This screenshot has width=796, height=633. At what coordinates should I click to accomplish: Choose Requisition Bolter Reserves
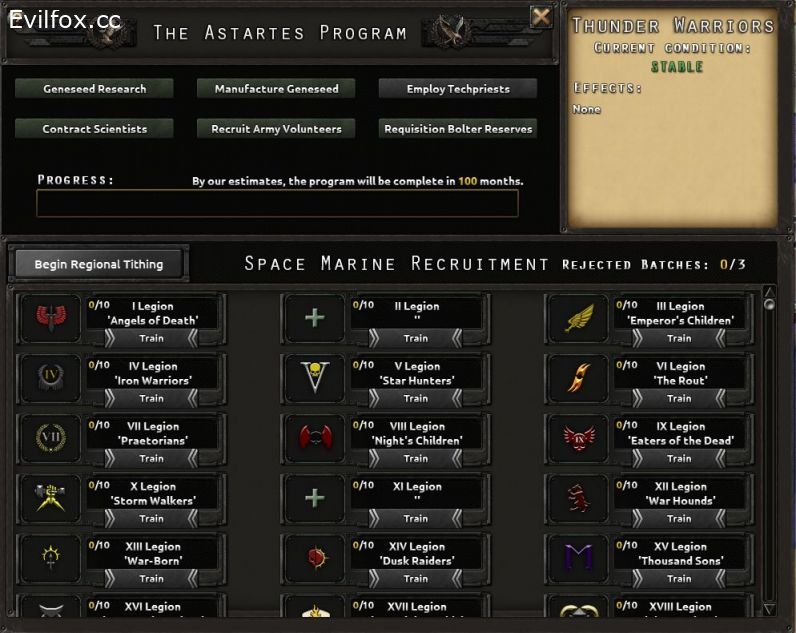[458, 129]
